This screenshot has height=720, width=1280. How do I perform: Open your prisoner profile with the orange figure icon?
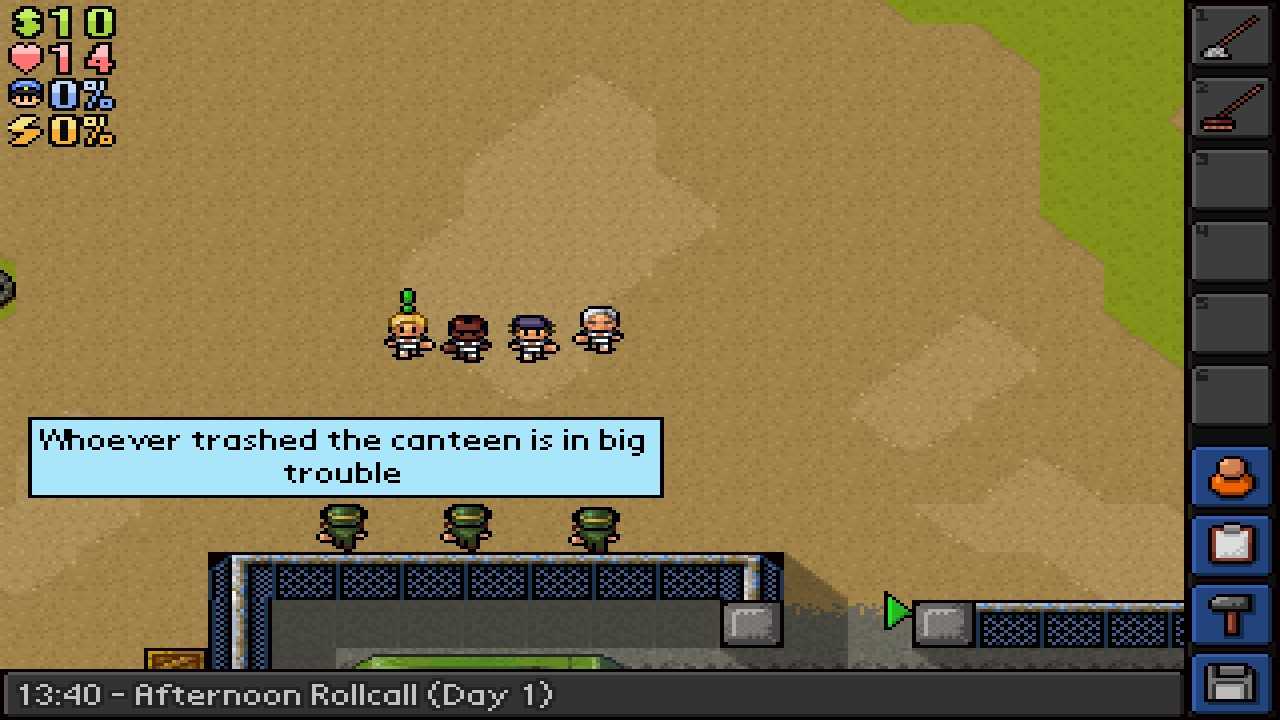point(1231,477)
